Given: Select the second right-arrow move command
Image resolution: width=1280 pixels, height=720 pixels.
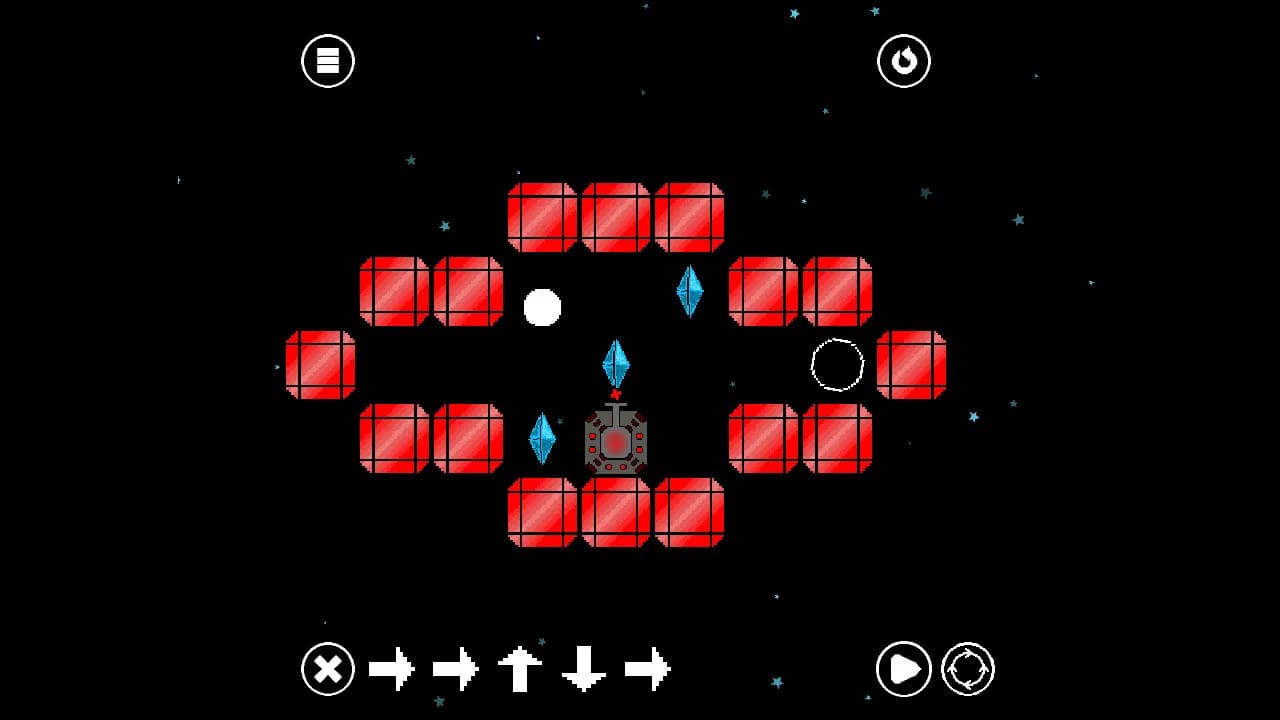Looking at the screenshot, I should click(455, 668).
